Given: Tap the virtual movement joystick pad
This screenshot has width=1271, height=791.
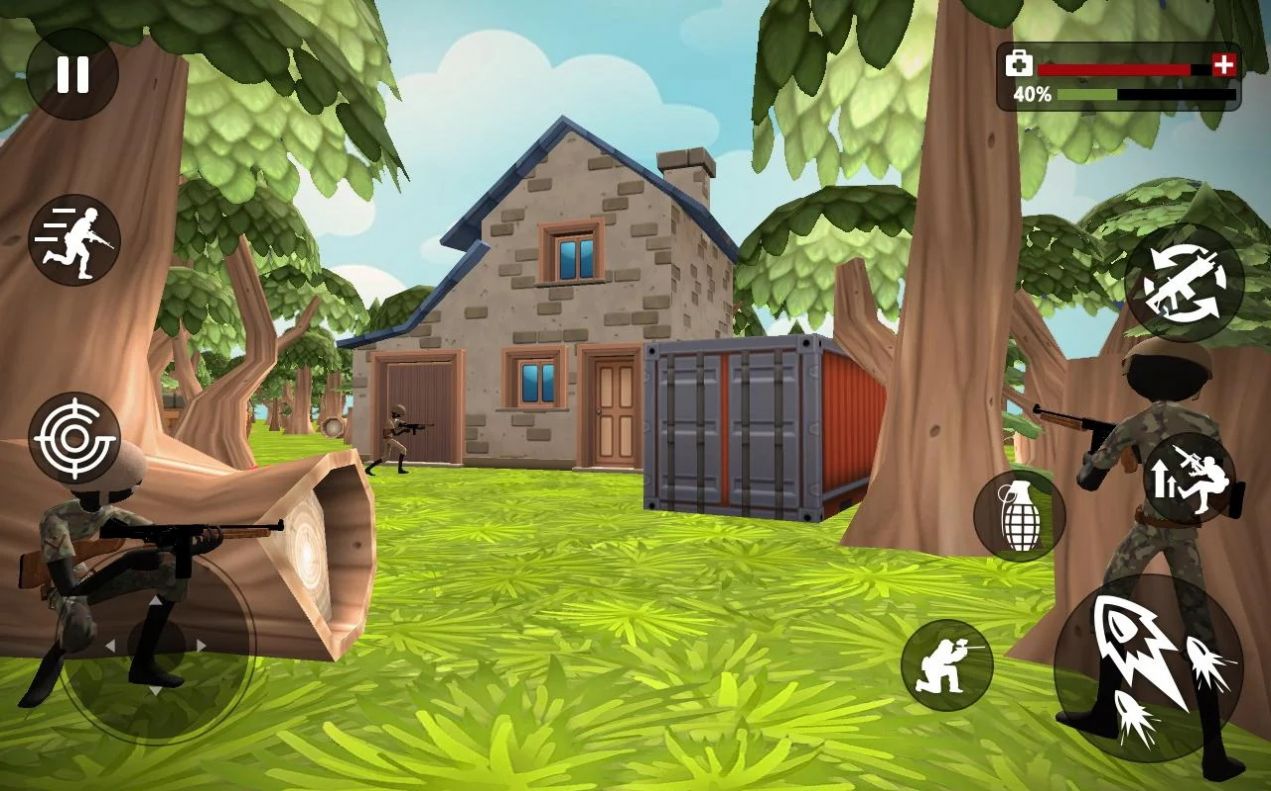Looking at the screenshot, I should 156,646.
